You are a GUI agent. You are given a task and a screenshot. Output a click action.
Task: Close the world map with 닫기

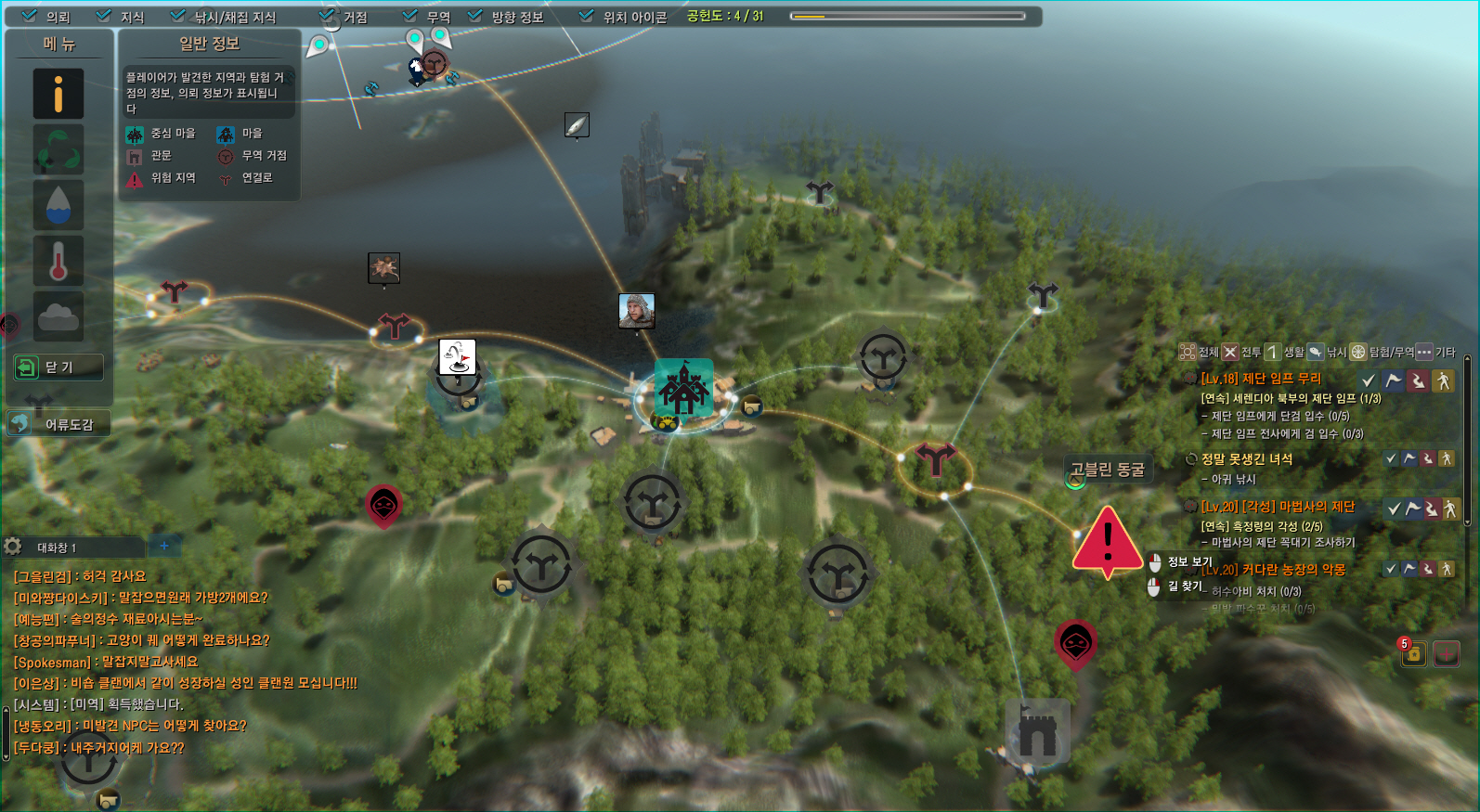coord(58,367)
